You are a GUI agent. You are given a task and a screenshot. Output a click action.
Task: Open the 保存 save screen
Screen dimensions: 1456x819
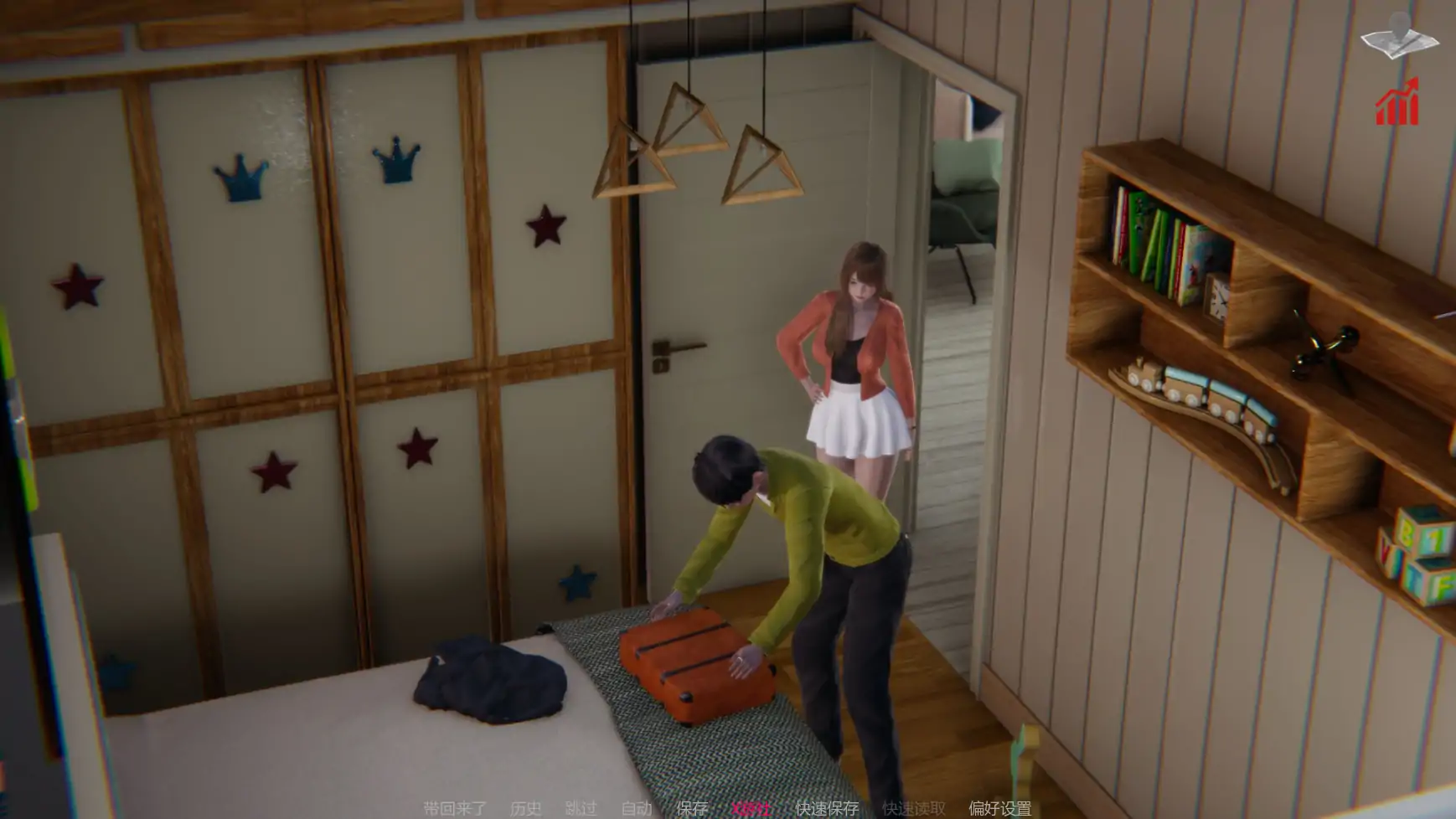tap(692, 808)
